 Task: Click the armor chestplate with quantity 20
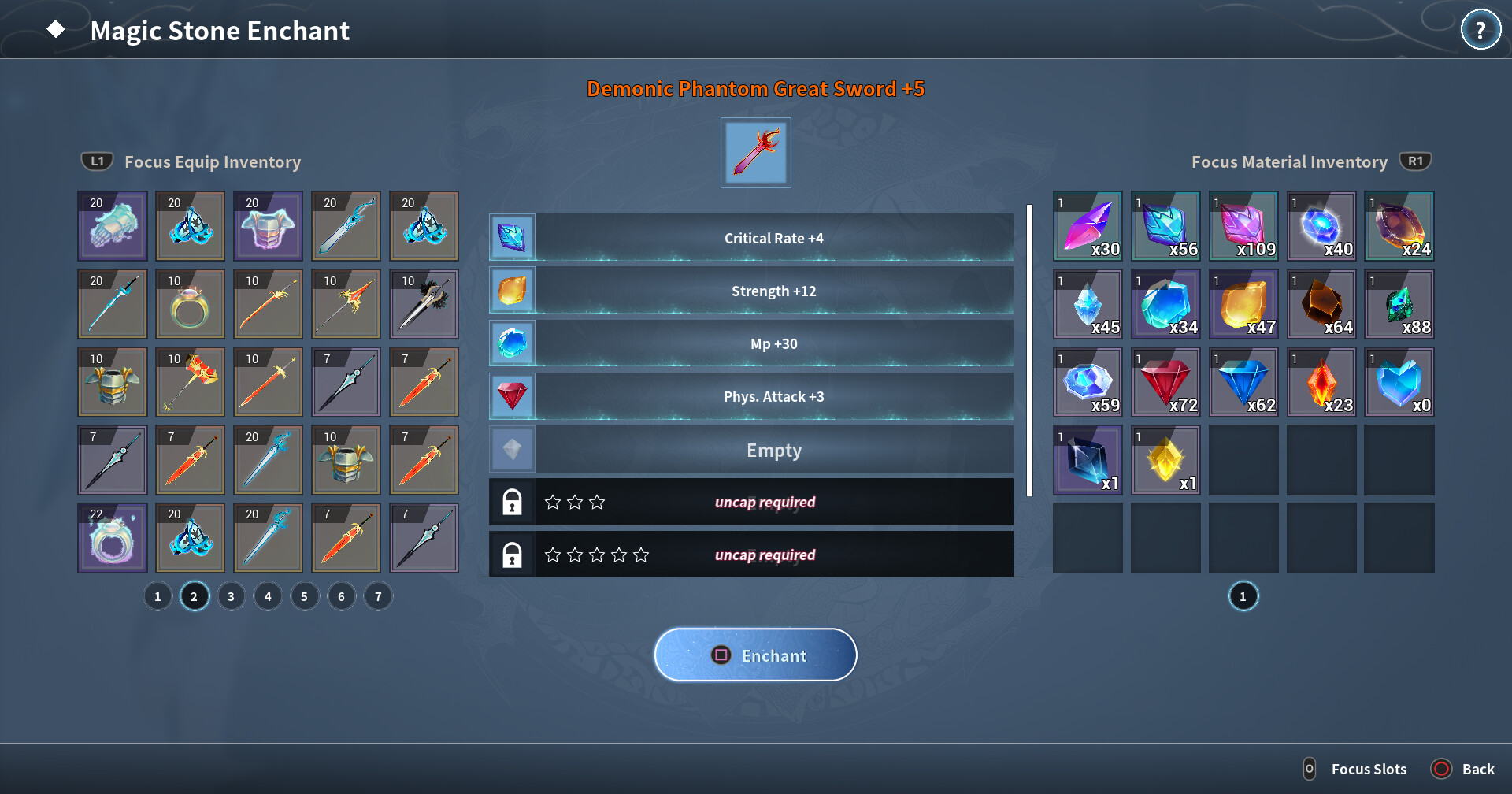(267, 226)
